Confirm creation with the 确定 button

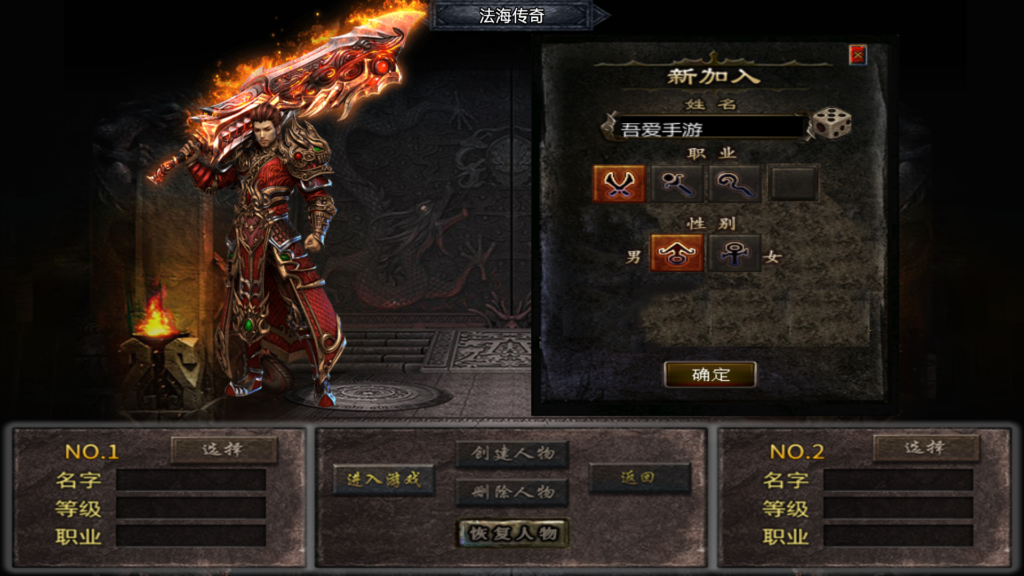point(710,375)
